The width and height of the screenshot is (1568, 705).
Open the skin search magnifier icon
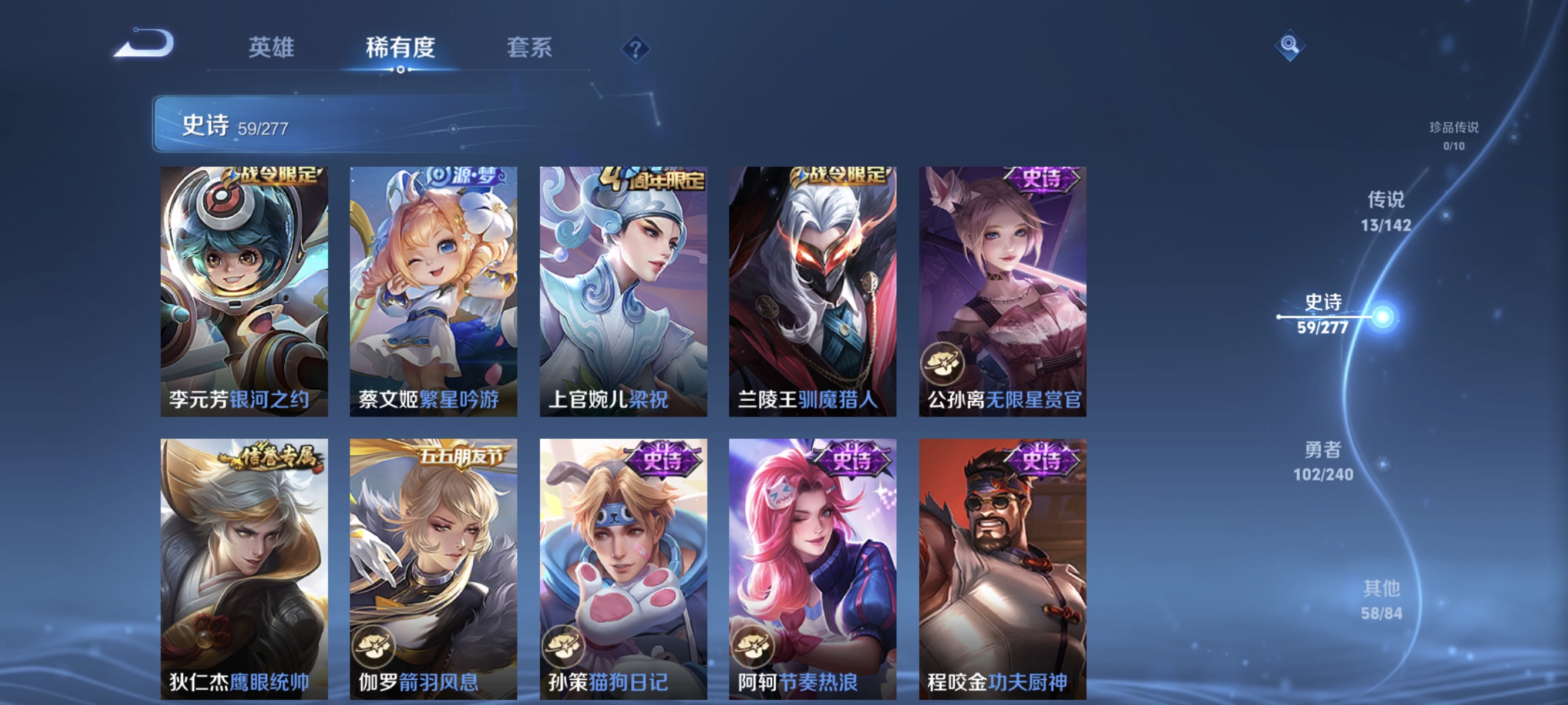pyautogui.click(x=1290, y=44)
